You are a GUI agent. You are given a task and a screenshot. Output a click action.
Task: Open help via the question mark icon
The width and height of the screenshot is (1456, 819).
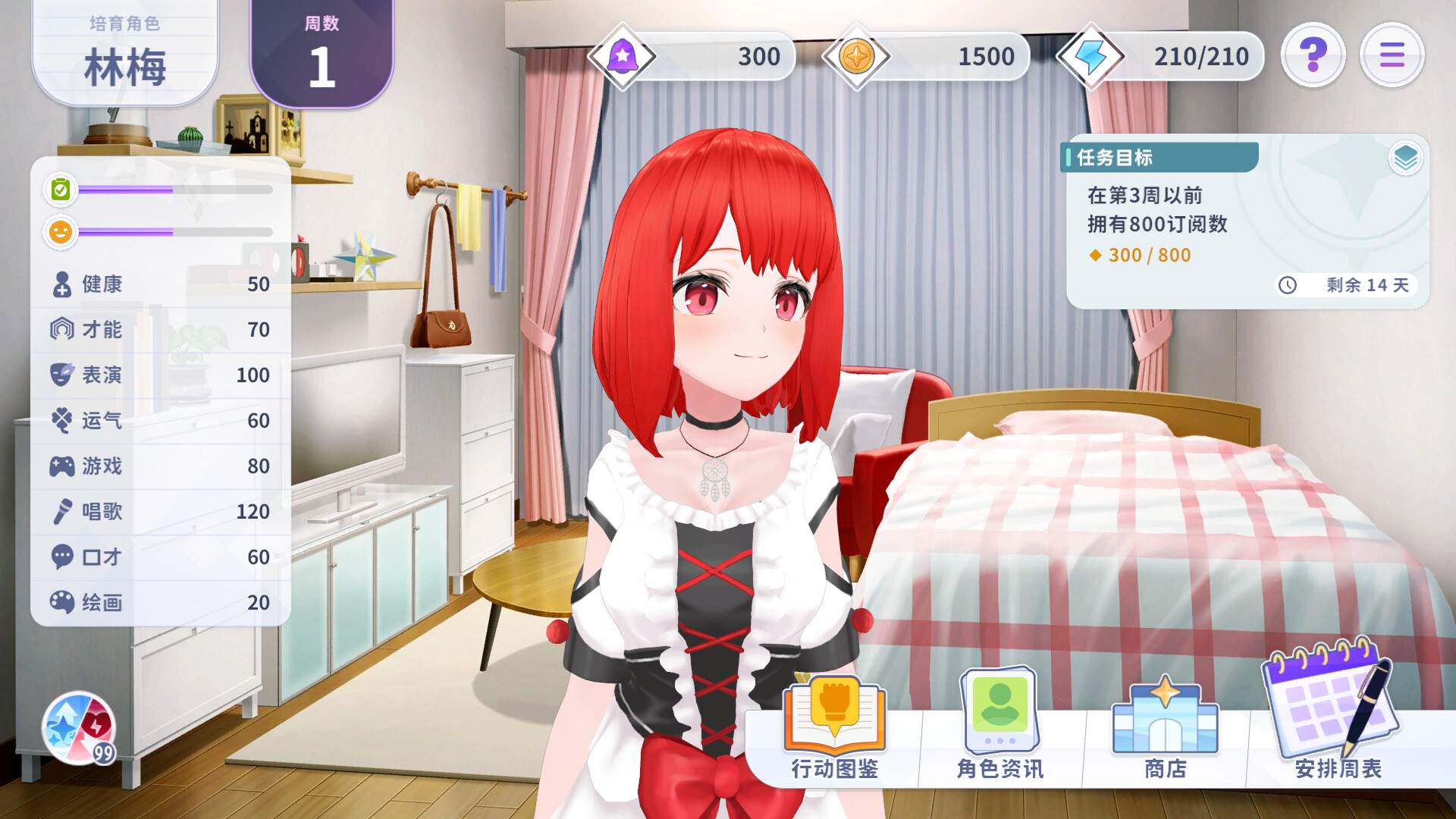[1313, 54]
